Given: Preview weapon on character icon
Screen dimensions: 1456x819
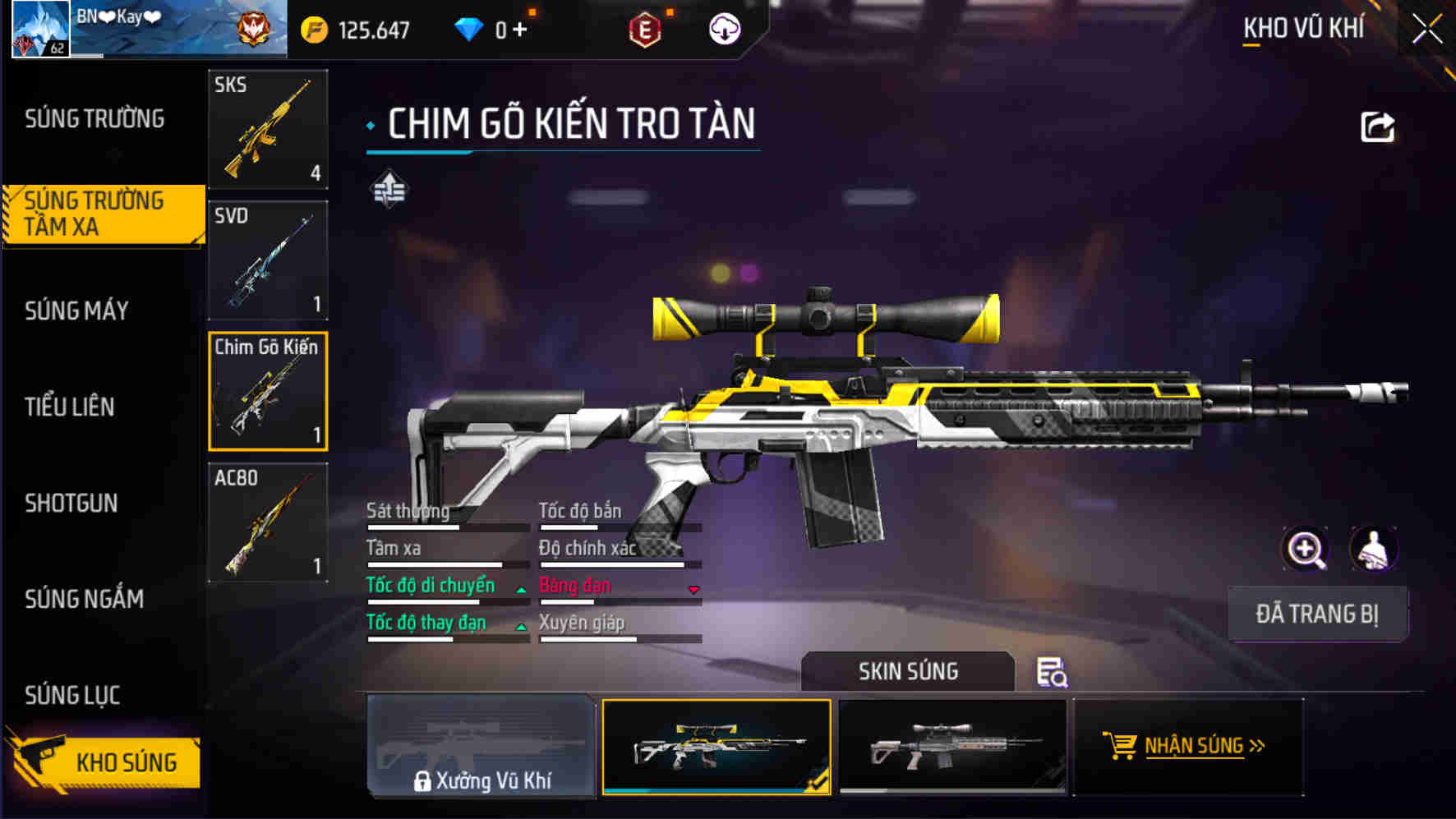Looking at the screenshot, I should pos(1373,549).
